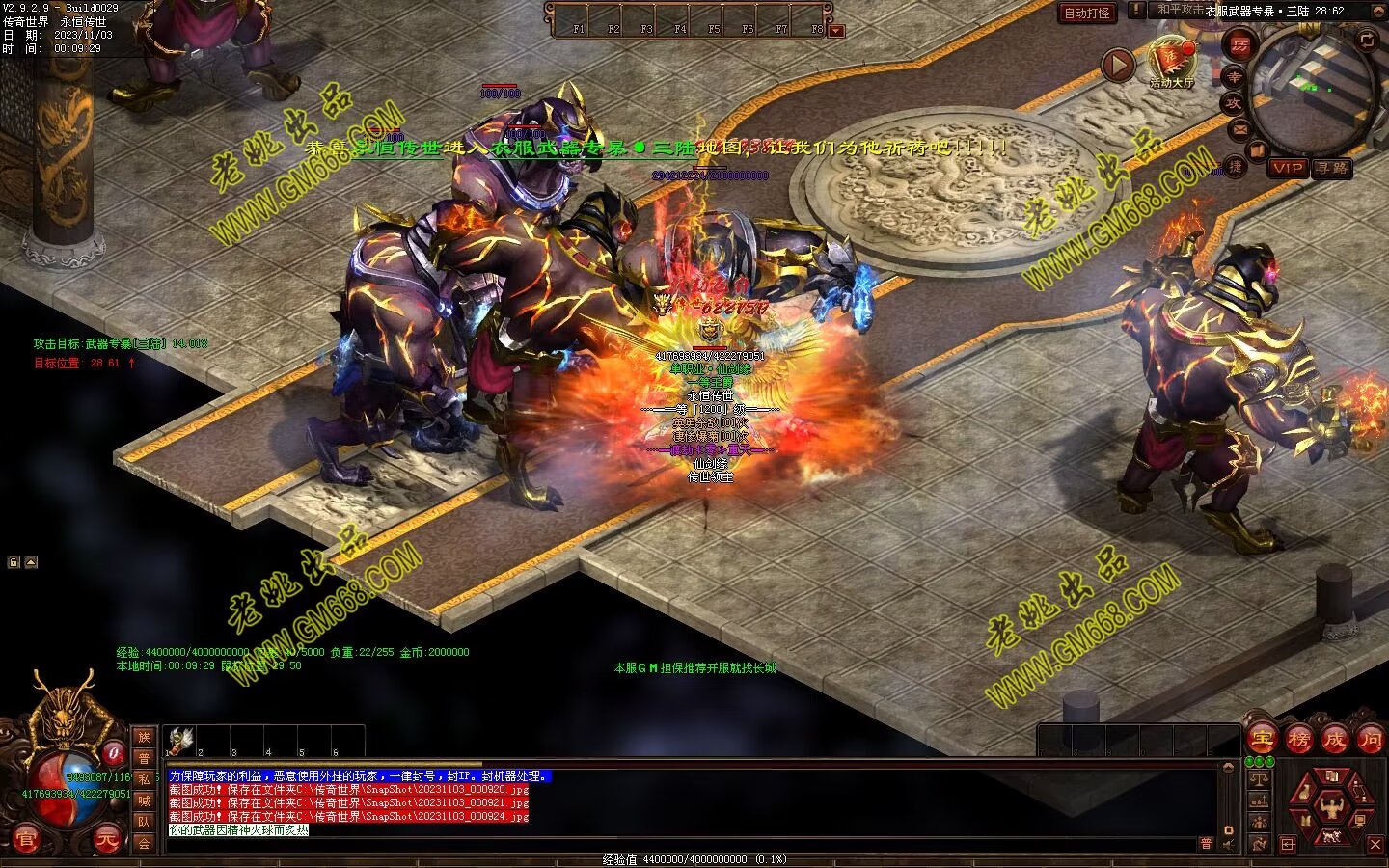The width and height of the screenshot is (1389, 868).
Task: Change the 和平攻击 attack mode
Action: coord(1180,10)
